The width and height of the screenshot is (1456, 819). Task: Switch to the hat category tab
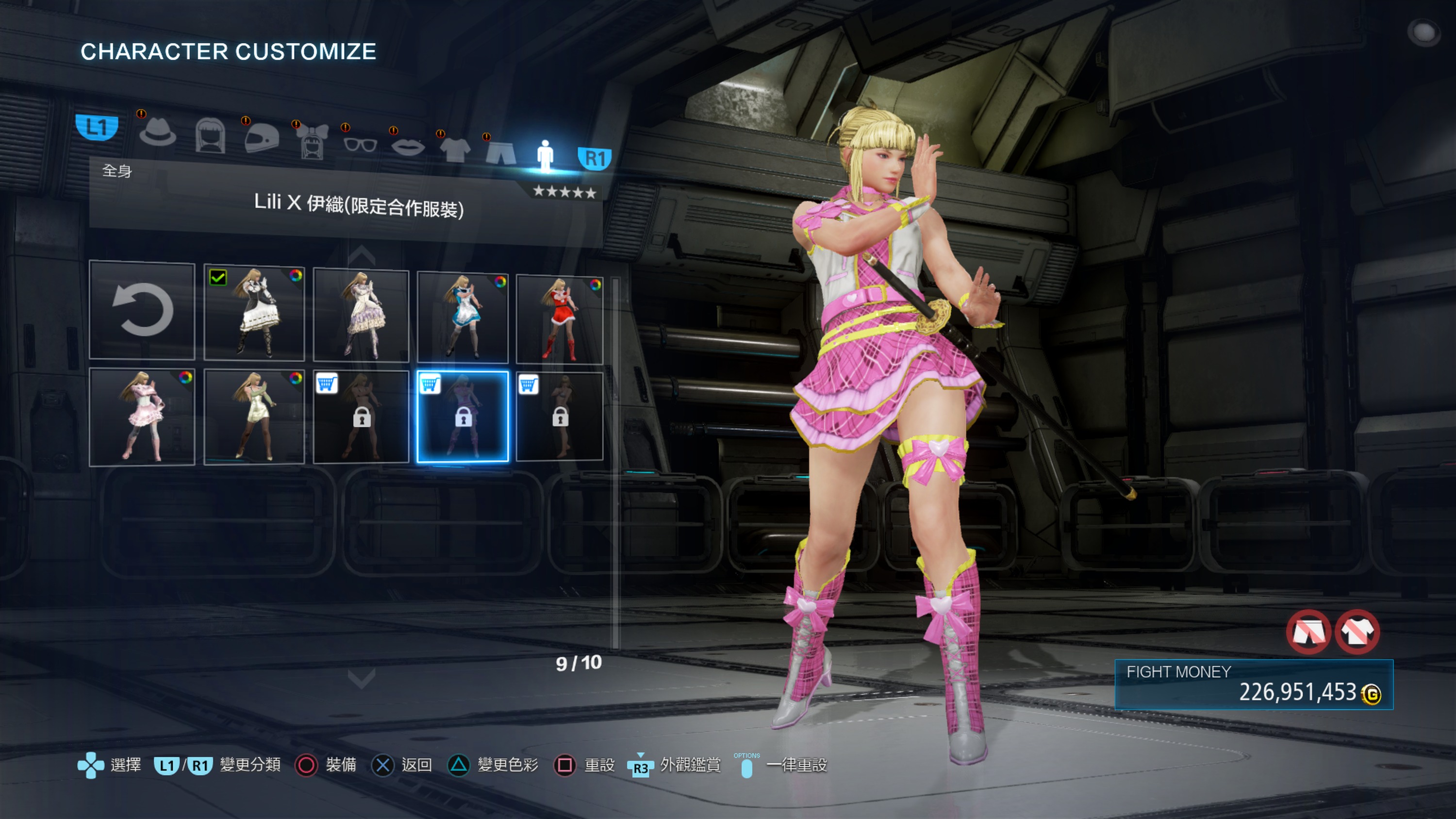tap(158, 134)
